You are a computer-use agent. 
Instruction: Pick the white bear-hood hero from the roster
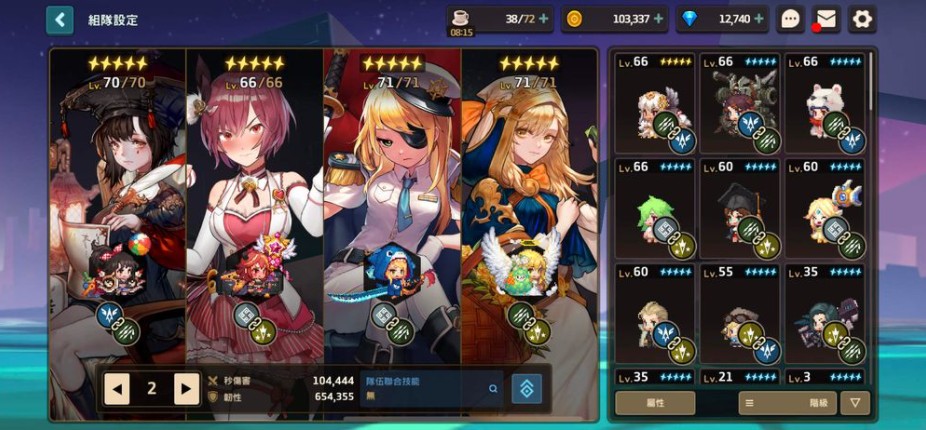(x=825, y=104)
